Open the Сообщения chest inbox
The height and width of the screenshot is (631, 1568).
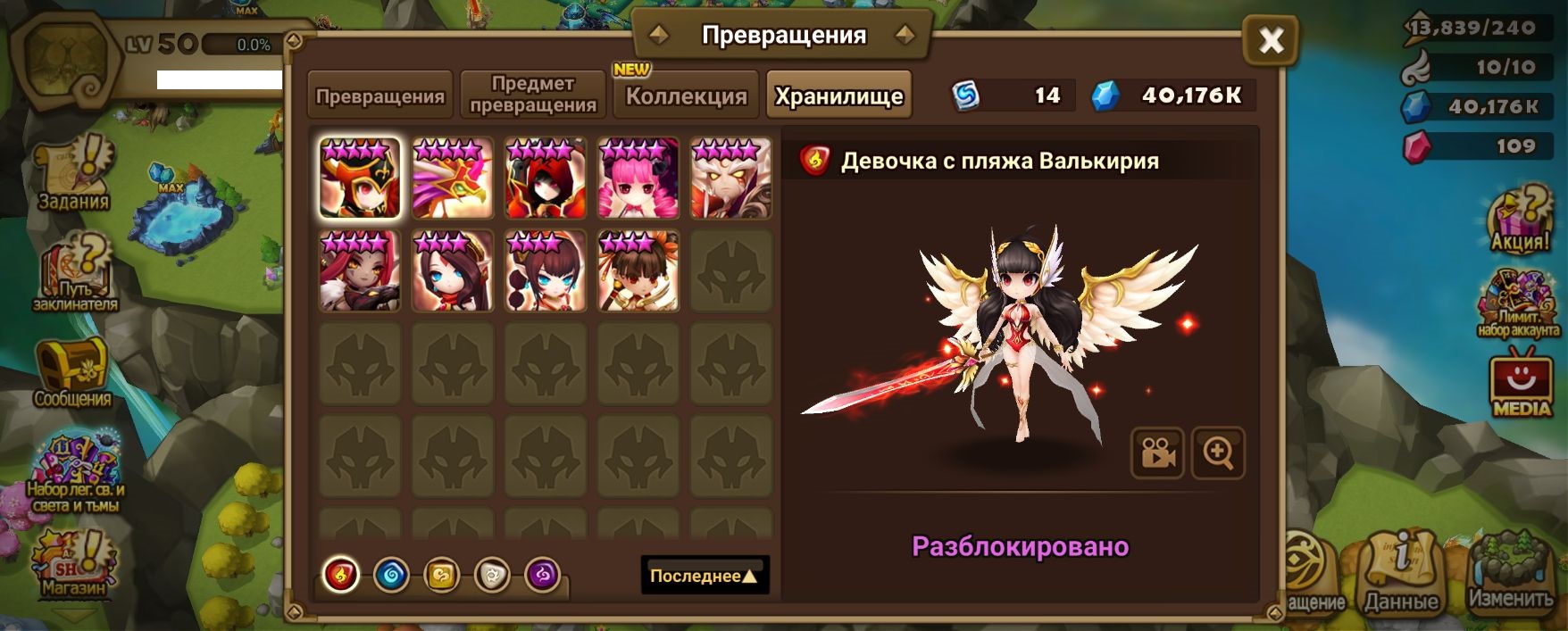72,373
